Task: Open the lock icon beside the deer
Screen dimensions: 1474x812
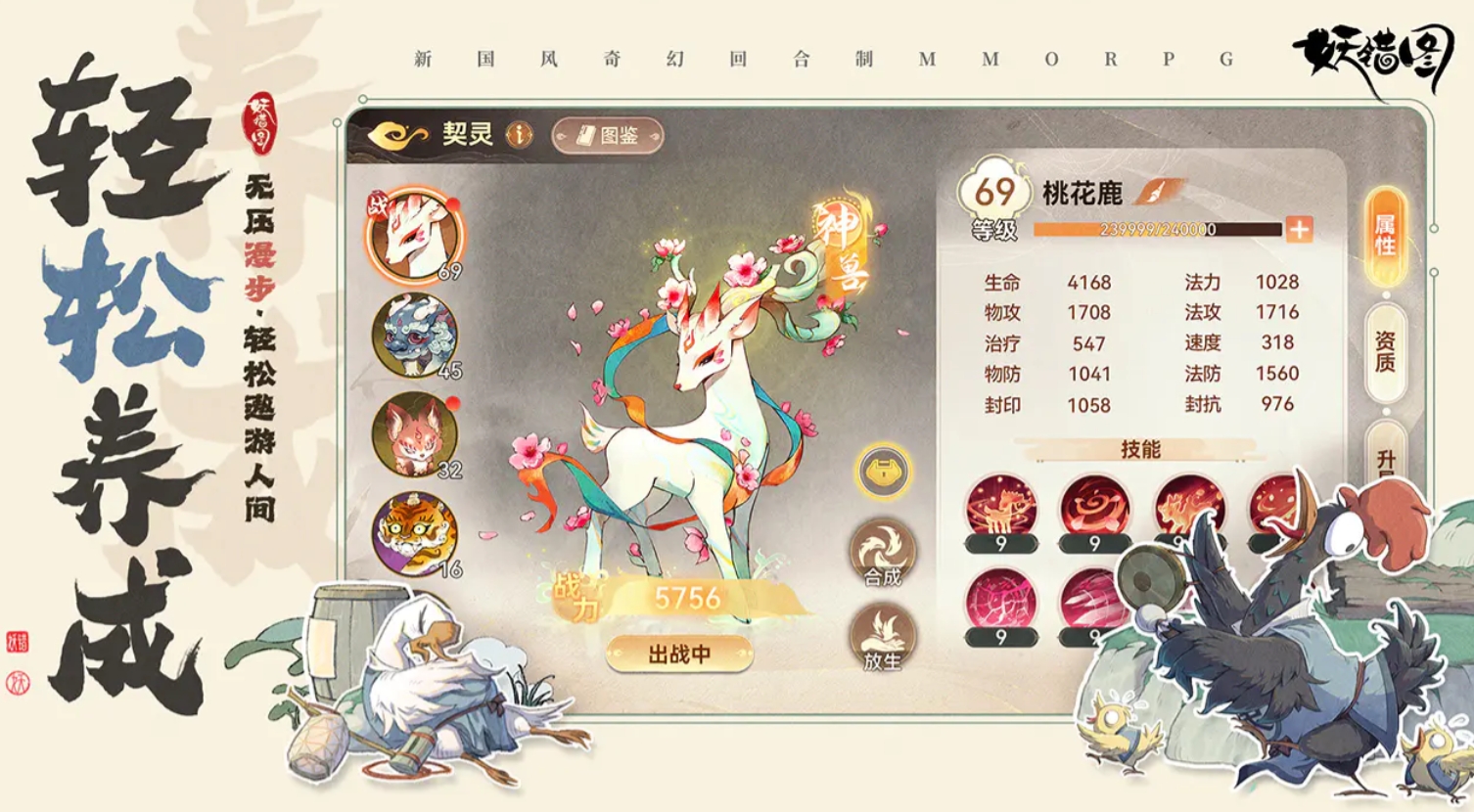Action: (x=882, y=470)
